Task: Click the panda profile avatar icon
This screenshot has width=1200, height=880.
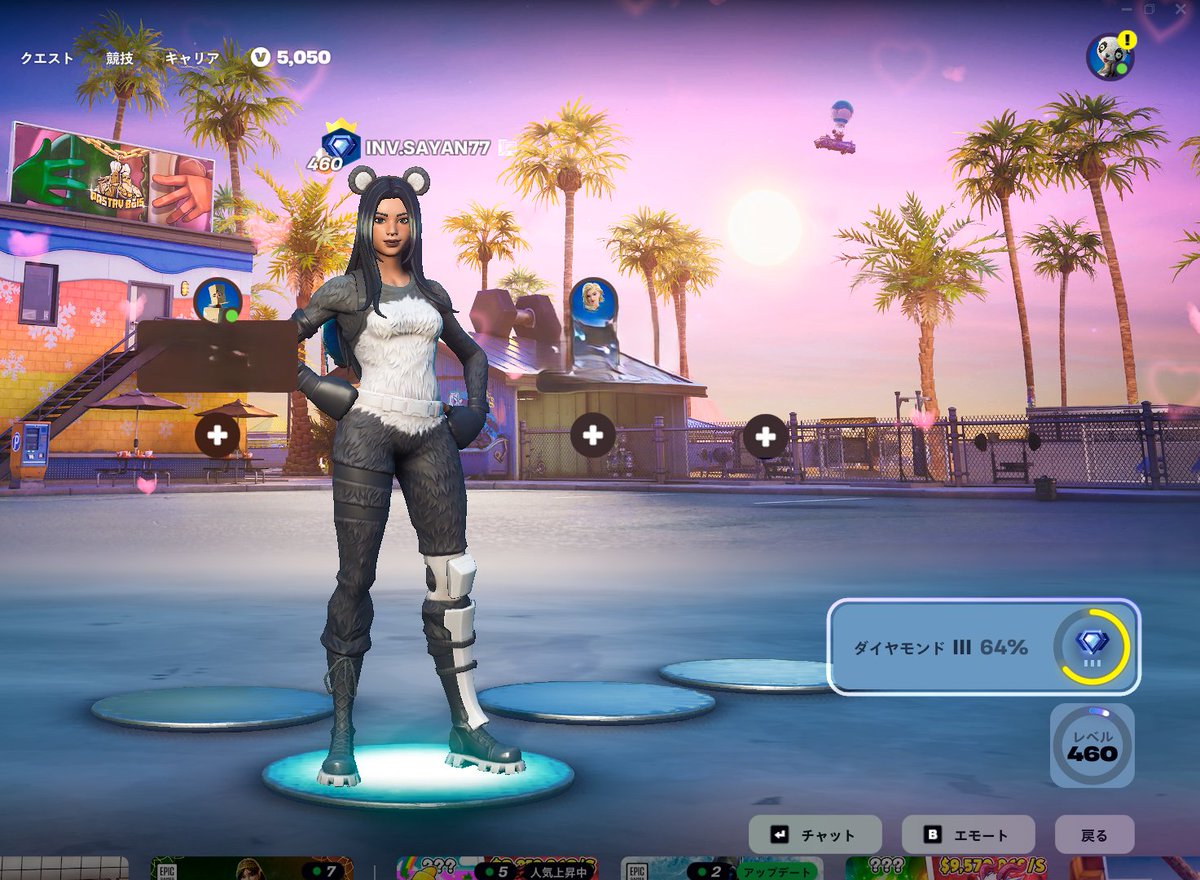Action: pos(1109,56)
